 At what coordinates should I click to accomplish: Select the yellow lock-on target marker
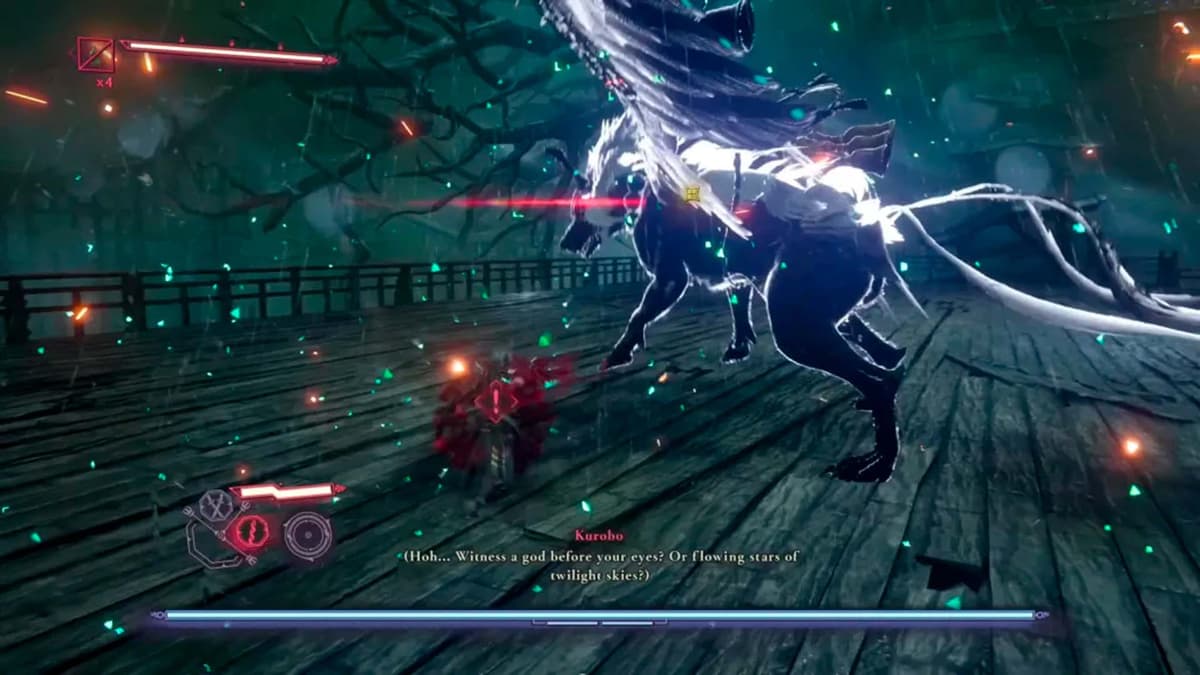[x=691, y=193]
